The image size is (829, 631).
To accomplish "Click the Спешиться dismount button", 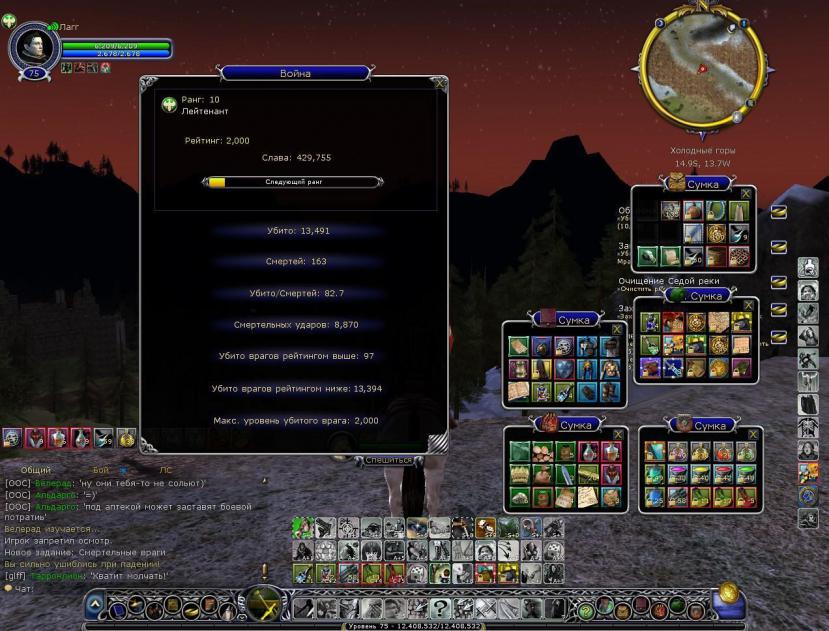I will coord(388,460).
